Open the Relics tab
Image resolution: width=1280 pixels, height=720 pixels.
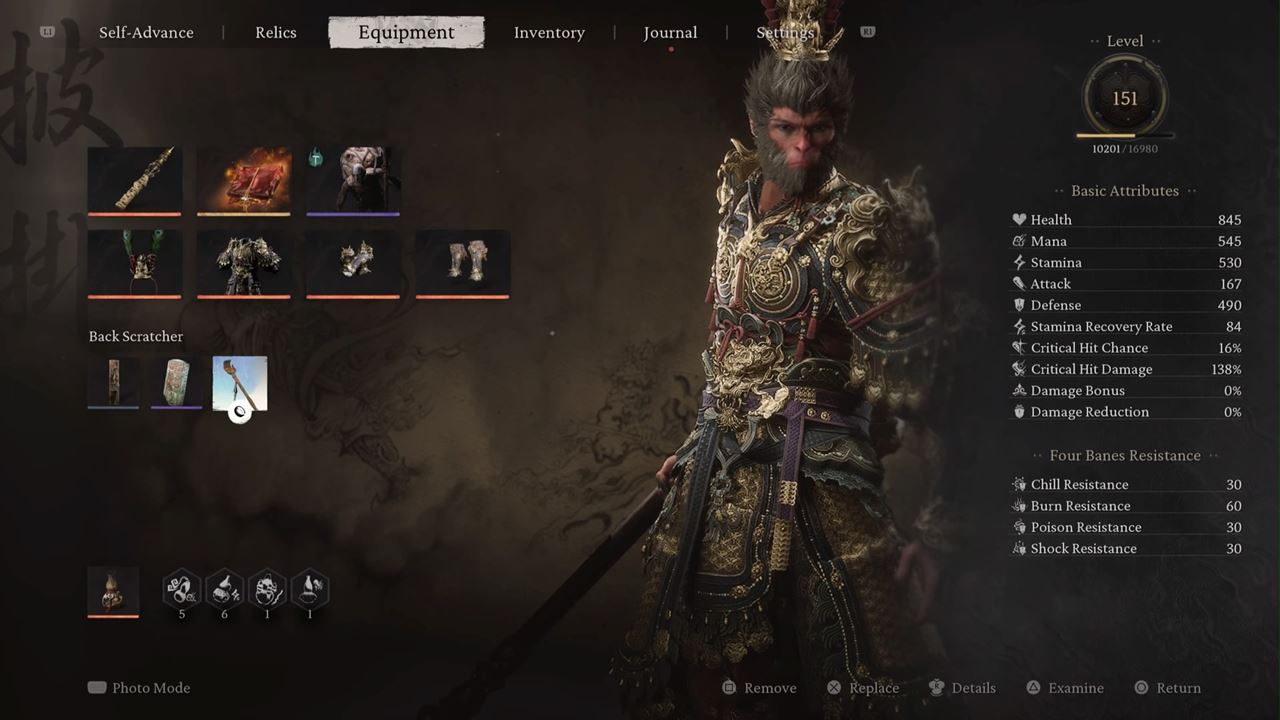(275, 33)
